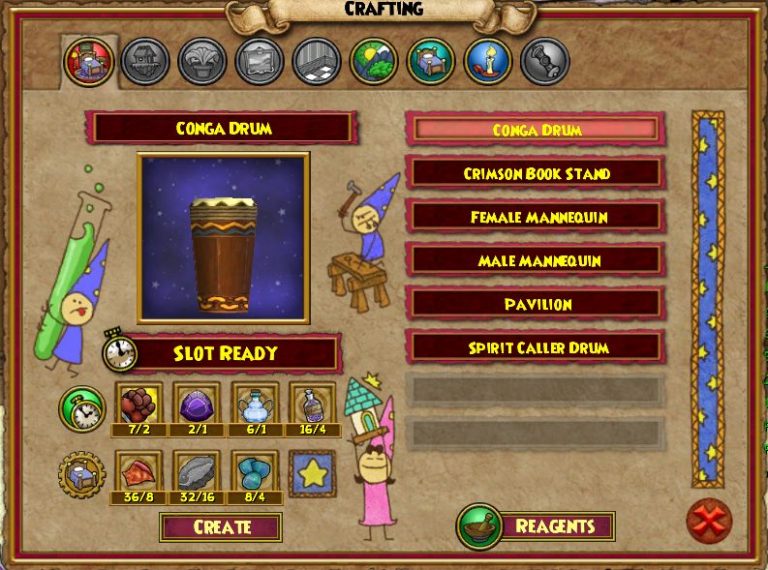768x570 pixels.
Task: Choose the Female Mannequin recipe
Action: (x=536, y=216)
